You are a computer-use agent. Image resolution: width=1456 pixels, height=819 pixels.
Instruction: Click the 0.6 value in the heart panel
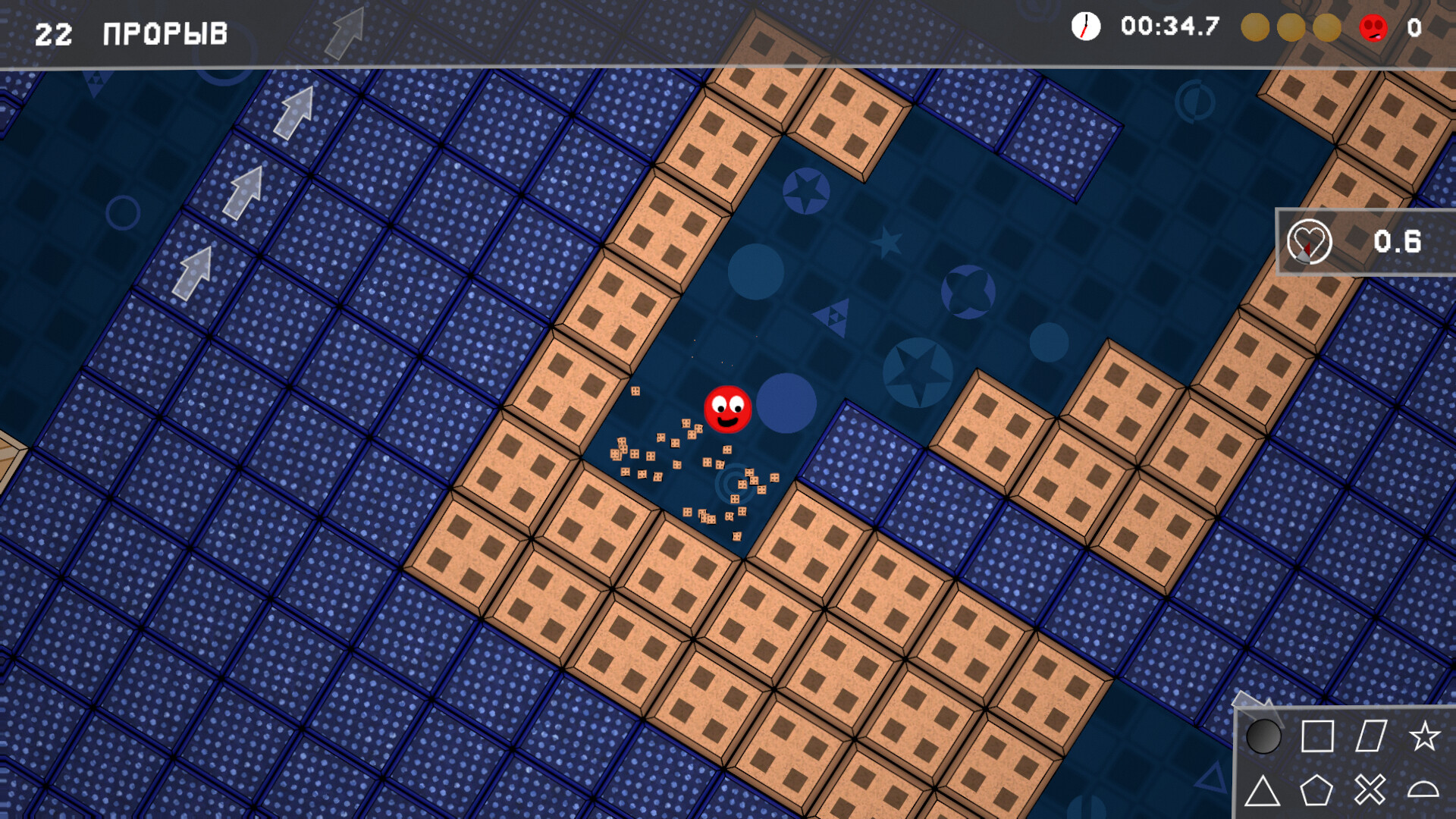pyautogui.click(x=1398, y=241)
